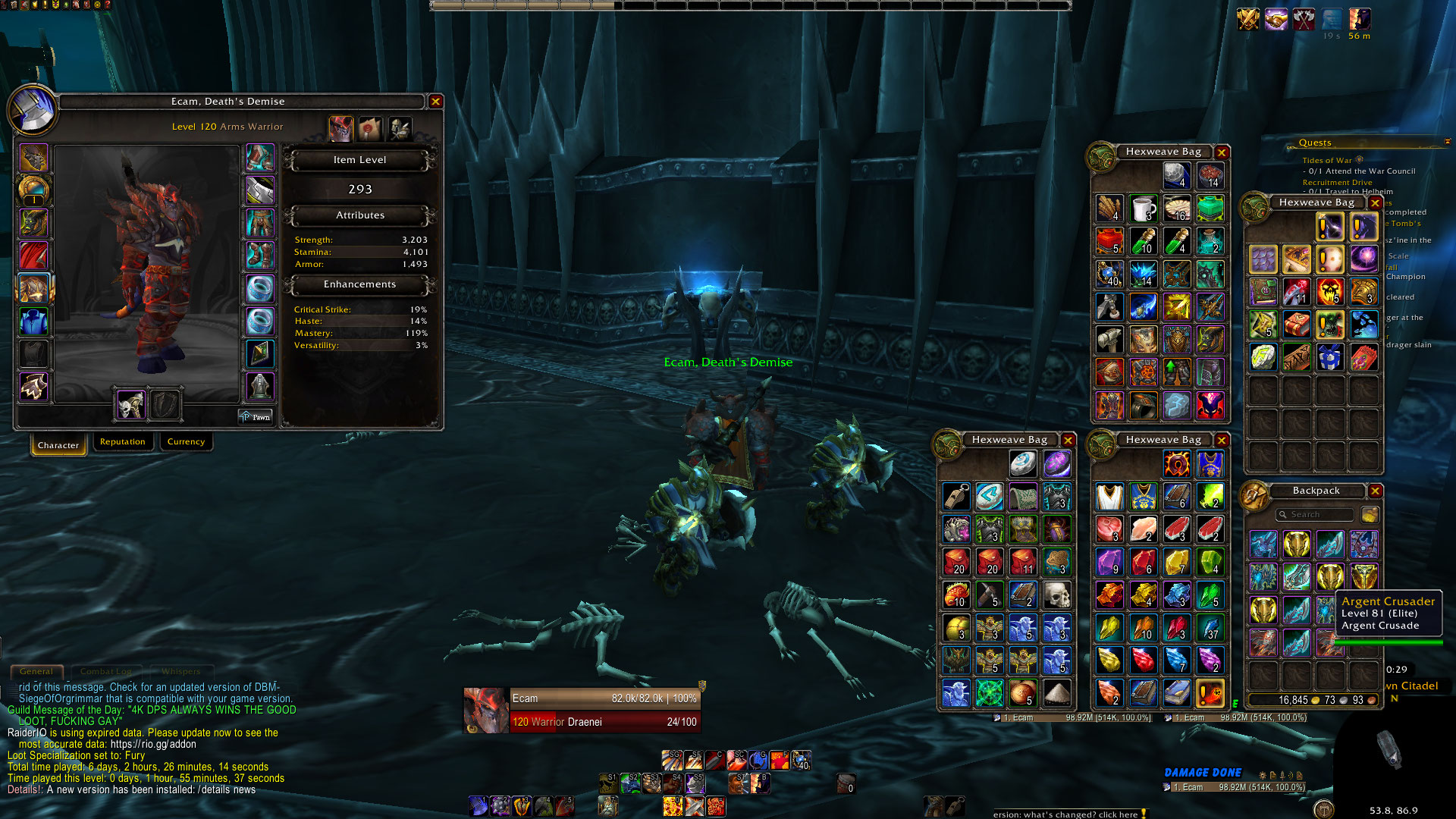The width and height of the screenshot is (1456, 819).
Task: Select the Tides of War quest
Action: (1326, 161)
